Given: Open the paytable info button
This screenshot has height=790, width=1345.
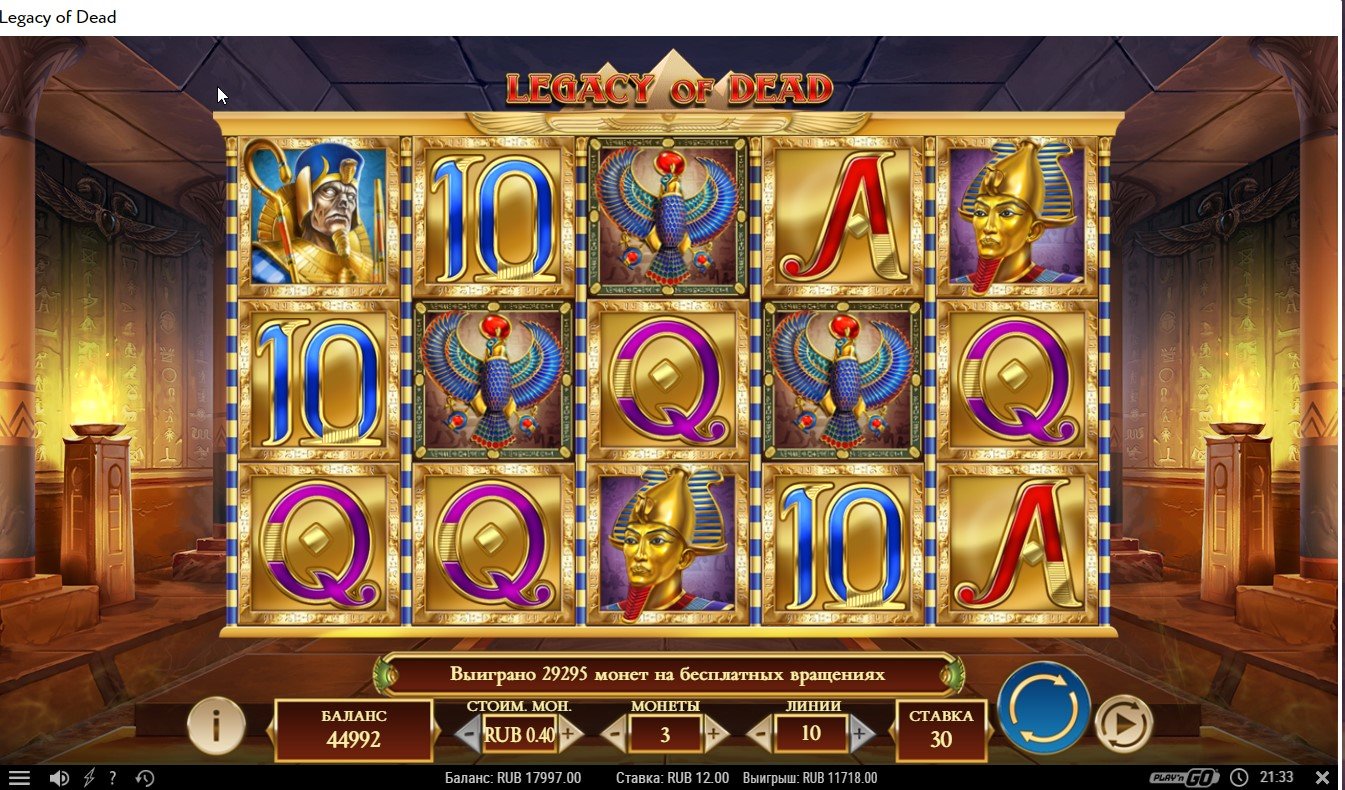Looking at the screenshot, I should pyautogui.click(x=216, y=725).
